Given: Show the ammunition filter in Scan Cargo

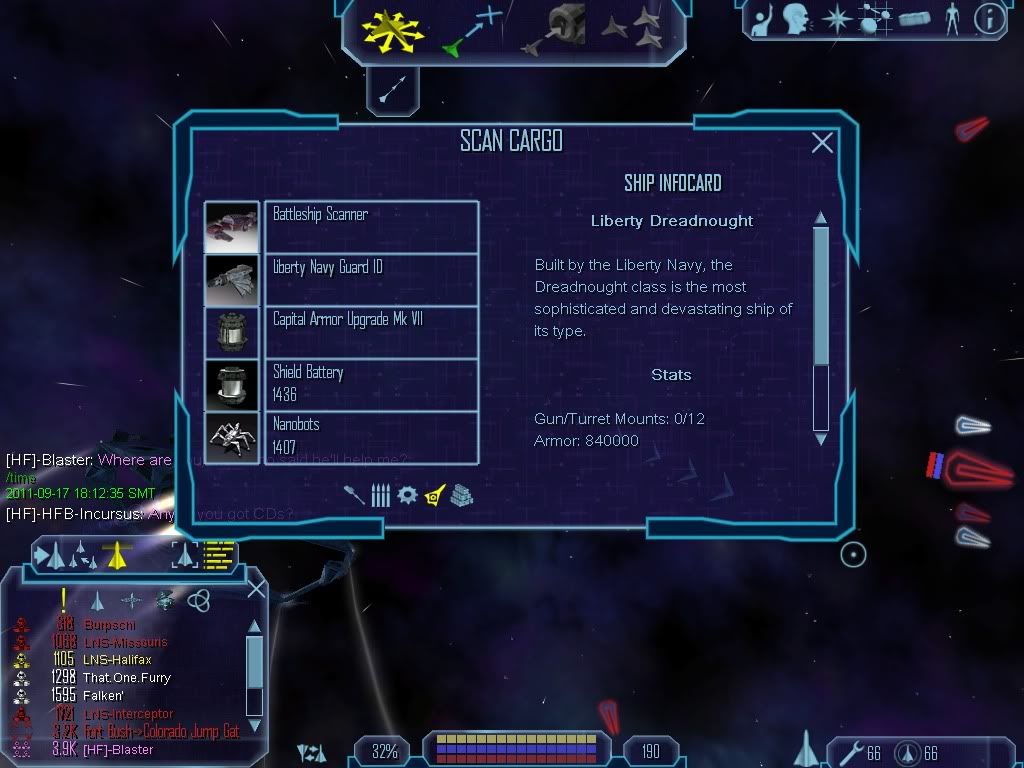Looking at the screenshot, I should coord(380,495).
